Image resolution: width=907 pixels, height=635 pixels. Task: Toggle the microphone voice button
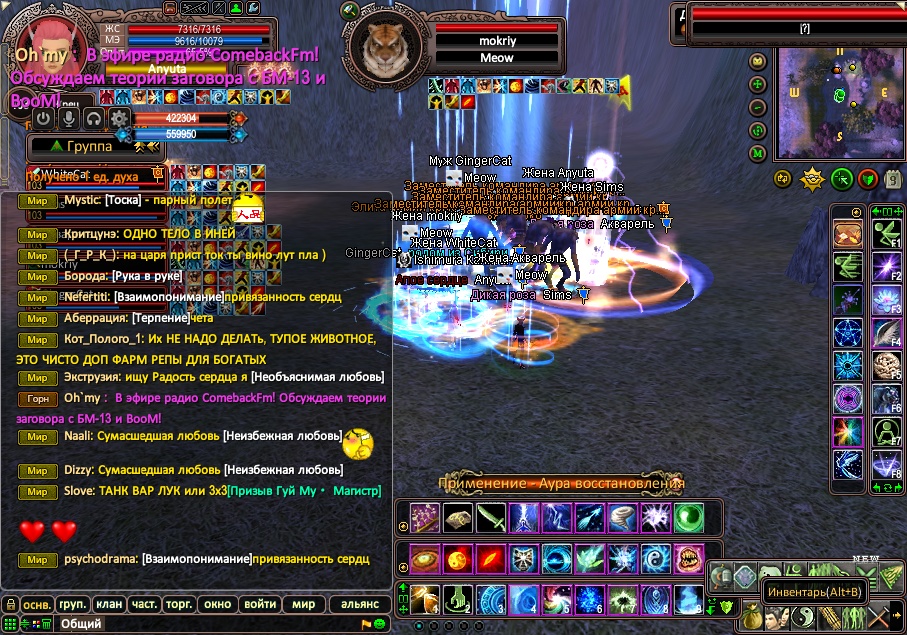[x=69, y=118]
